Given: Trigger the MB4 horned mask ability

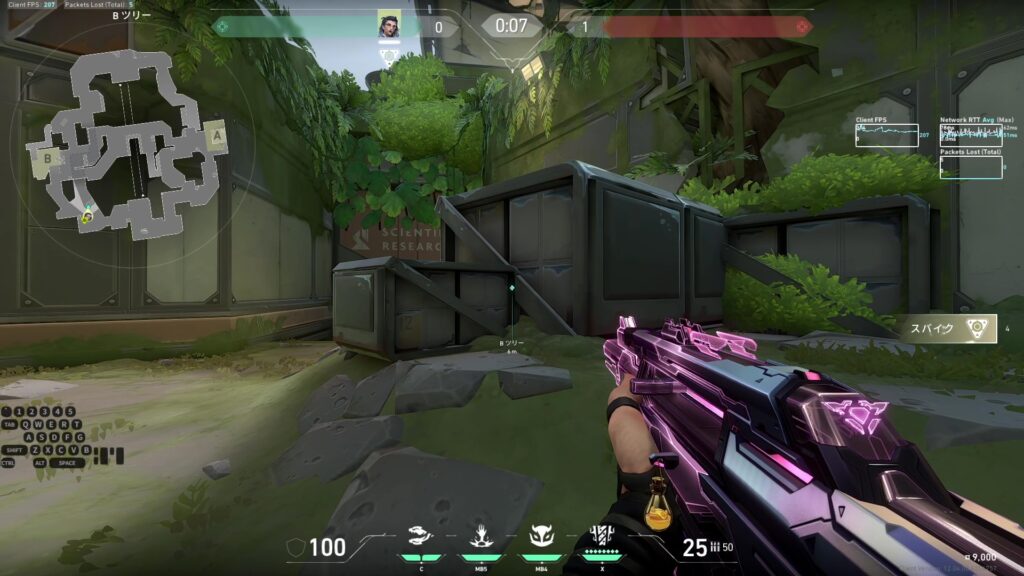Looking at the screenshot, I should coord(542,538).
